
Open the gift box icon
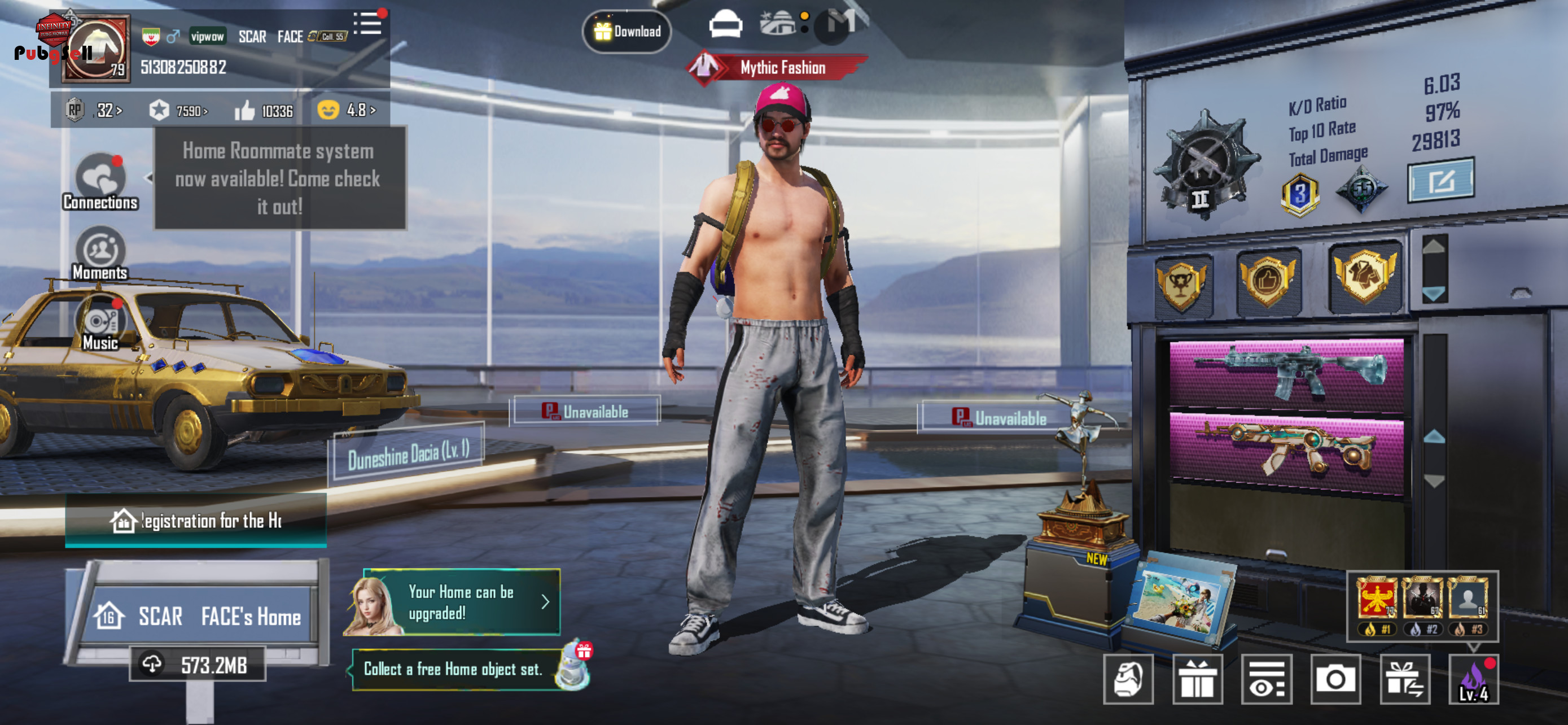pyautogui.click(x=1197, y=679)
